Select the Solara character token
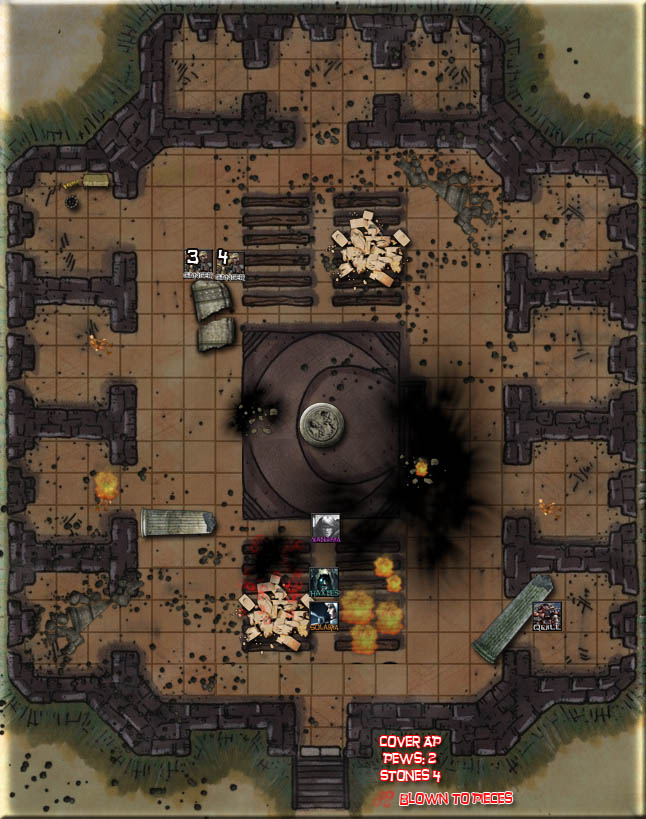Screen dimensions: 646x819 (x=324, y=615)
